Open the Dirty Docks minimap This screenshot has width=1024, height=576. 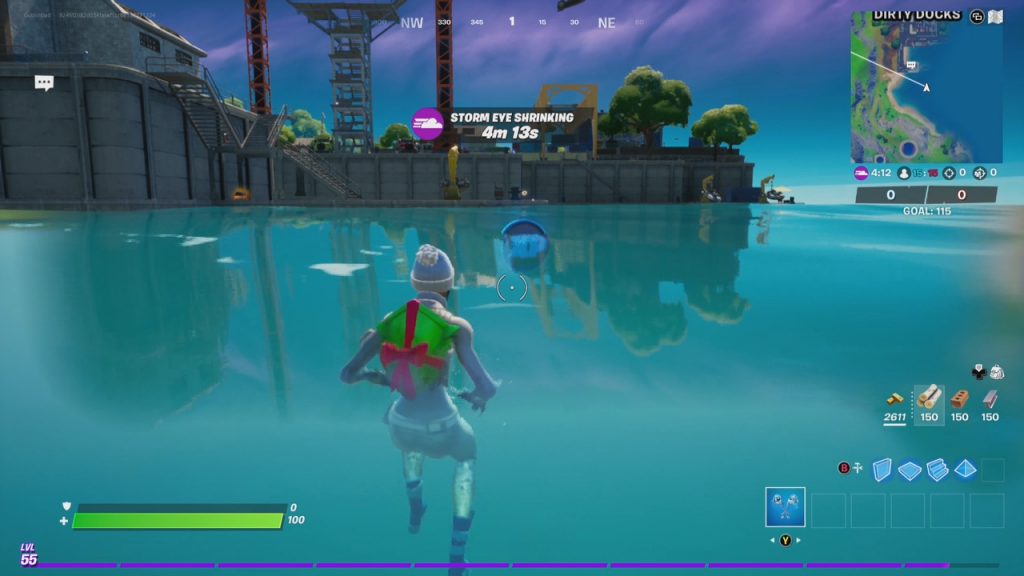pyautogui.click(x=925, y=88)
